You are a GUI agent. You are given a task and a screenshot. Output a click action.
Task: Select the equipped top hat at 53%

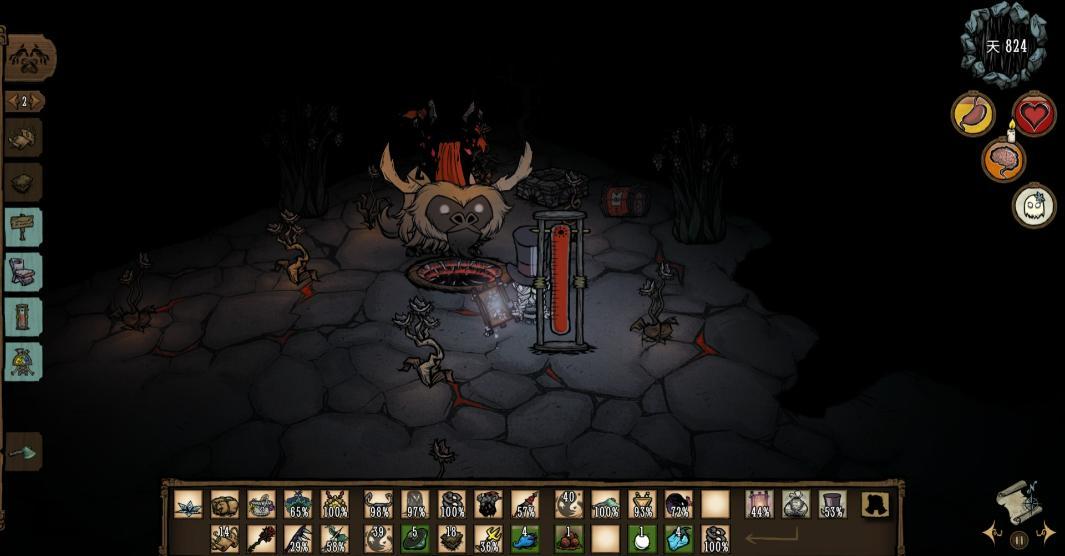[x=832, y=504]
